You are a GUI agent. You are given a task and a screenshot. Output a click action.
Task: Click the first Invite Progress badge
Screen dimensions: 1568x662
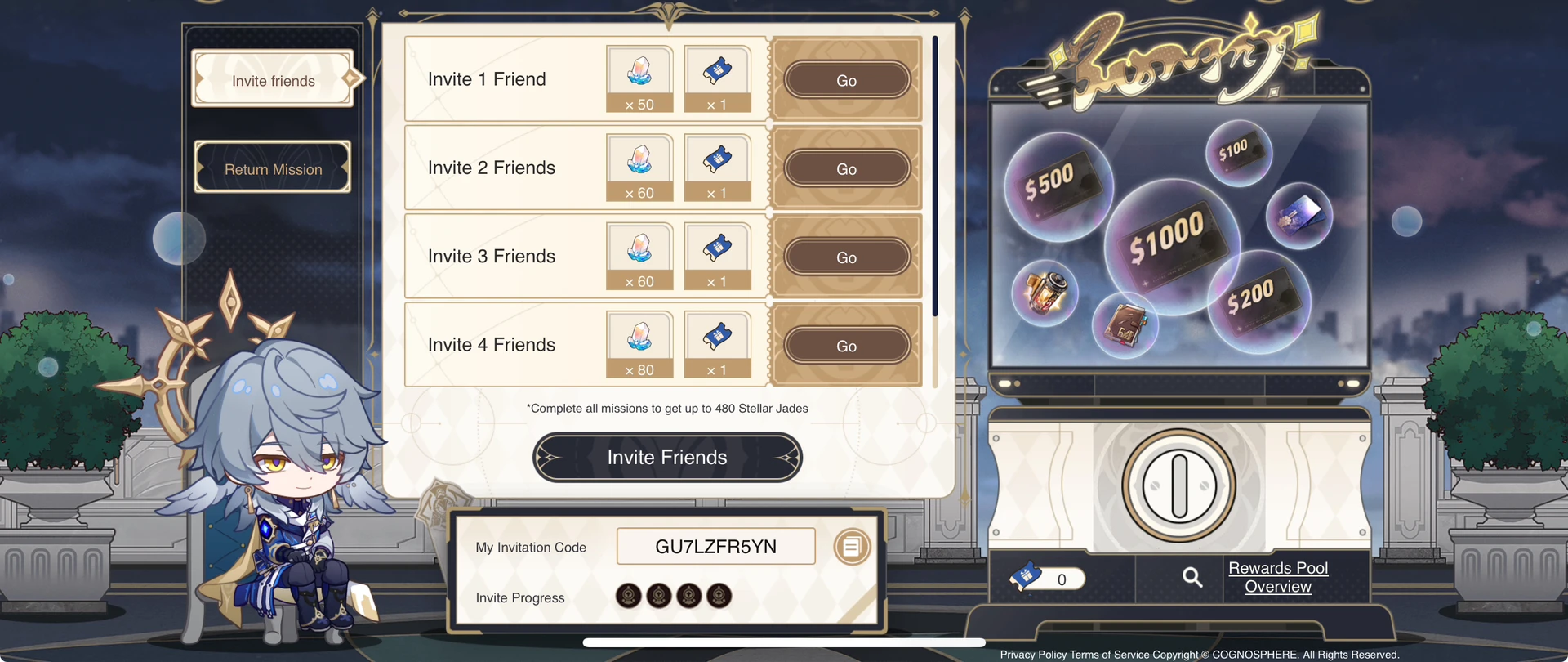(628, 596)
